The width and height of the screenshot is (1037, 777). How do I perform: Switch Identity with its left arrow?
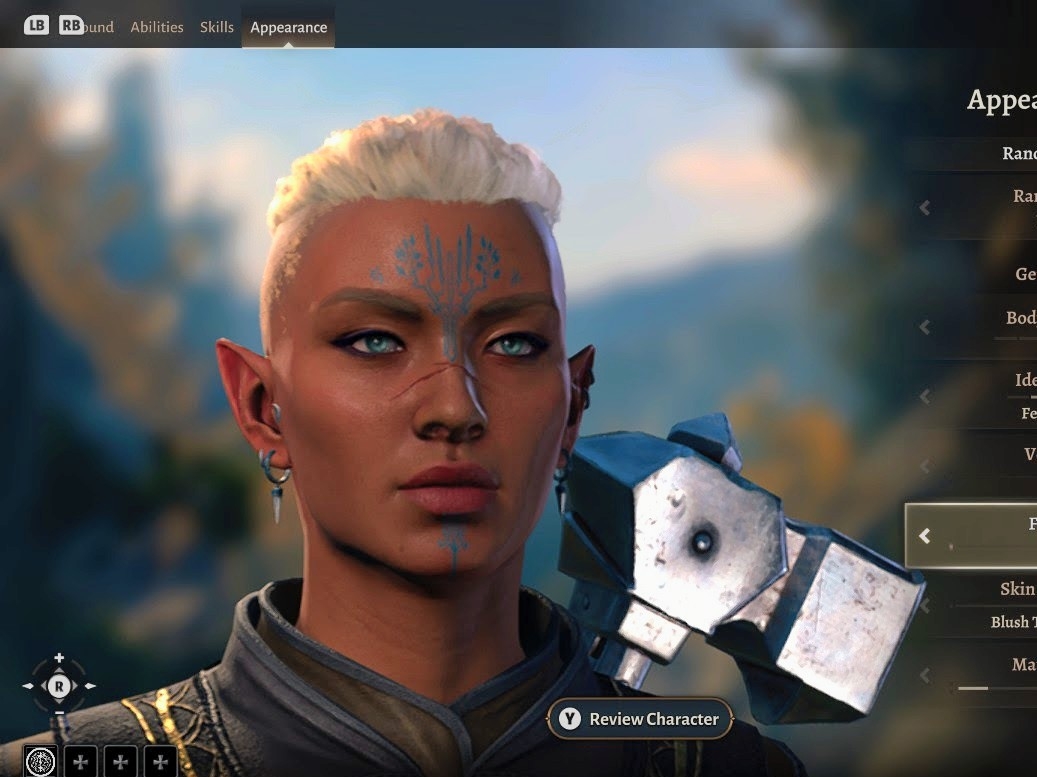click(925, 396)
